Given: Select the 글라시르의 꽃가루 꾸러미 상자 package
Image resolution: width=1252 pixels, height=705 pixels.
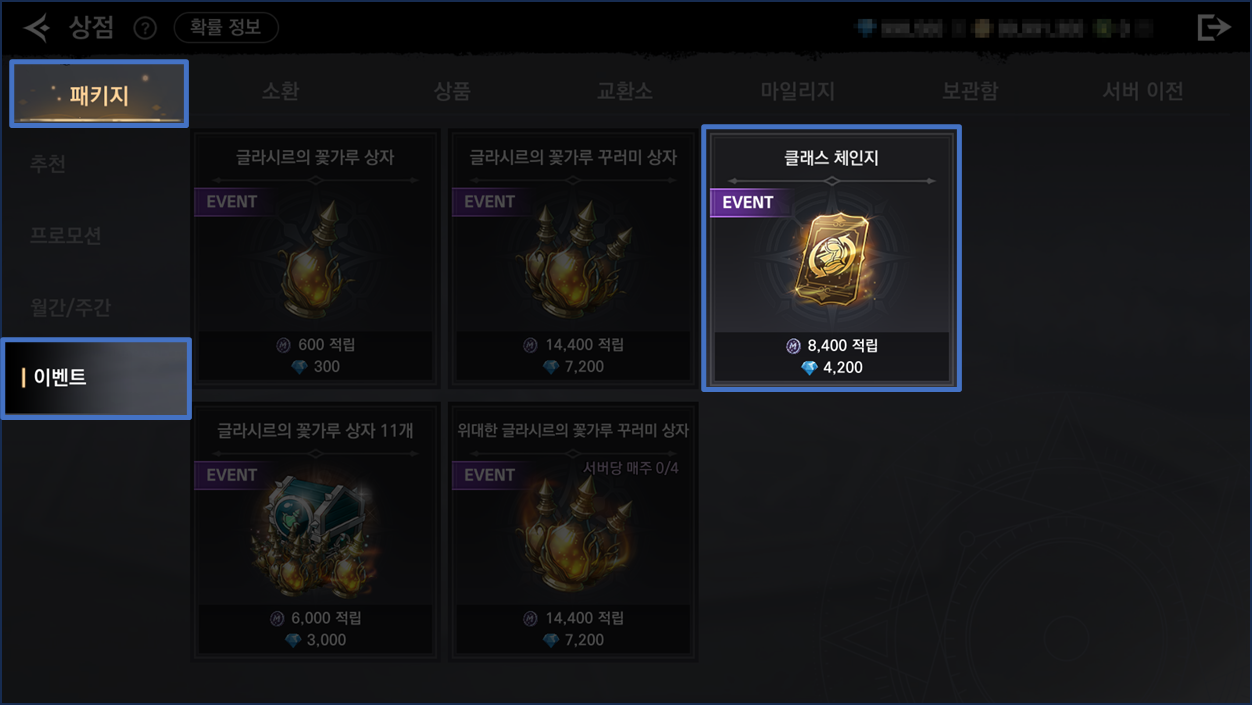Looking at the screenshot, I should tap(573, 258).
